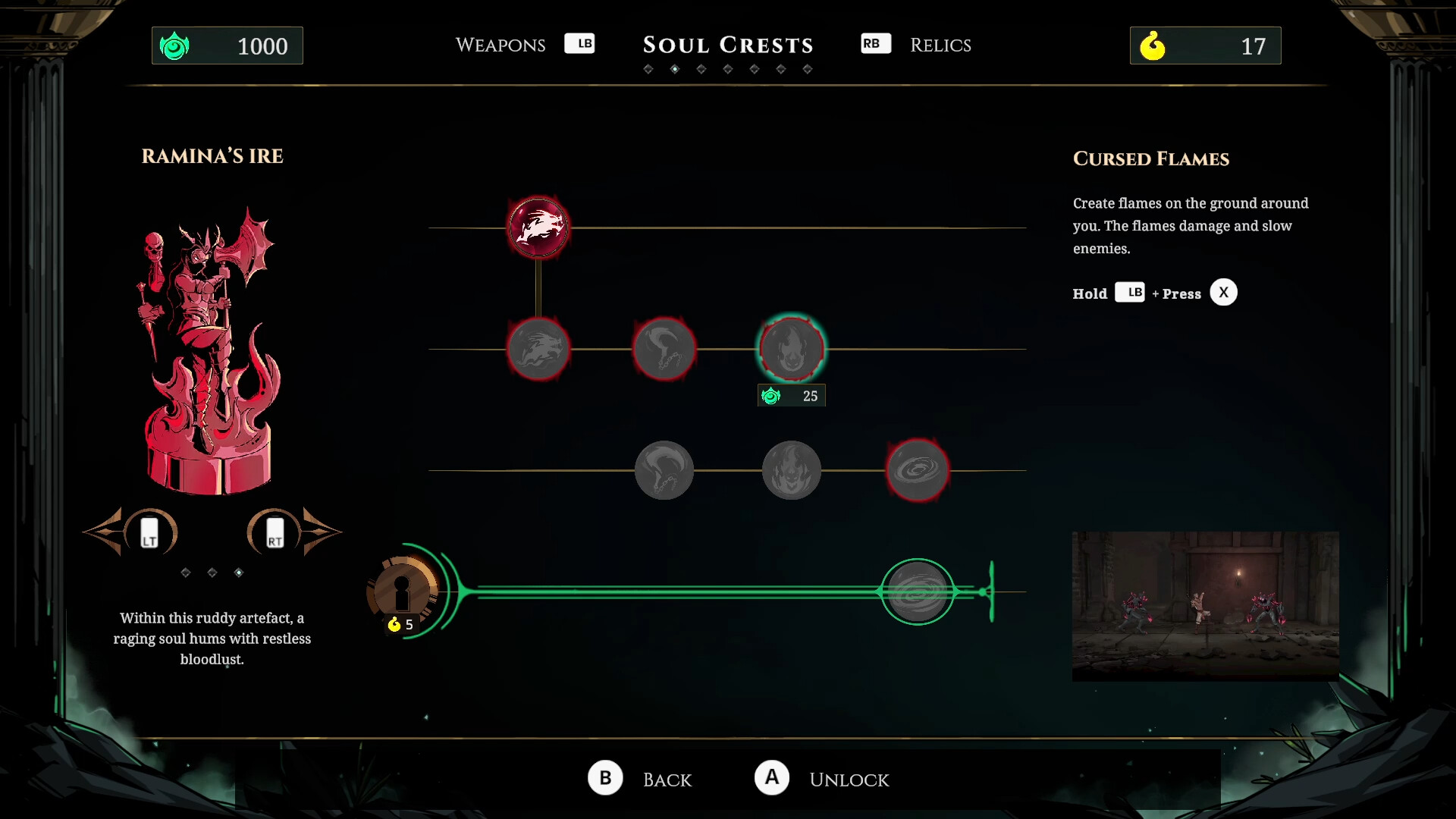This screenshot has height=819, width=1456.
Task: Select the grayed dragon skill node
Action: [538, 349]
